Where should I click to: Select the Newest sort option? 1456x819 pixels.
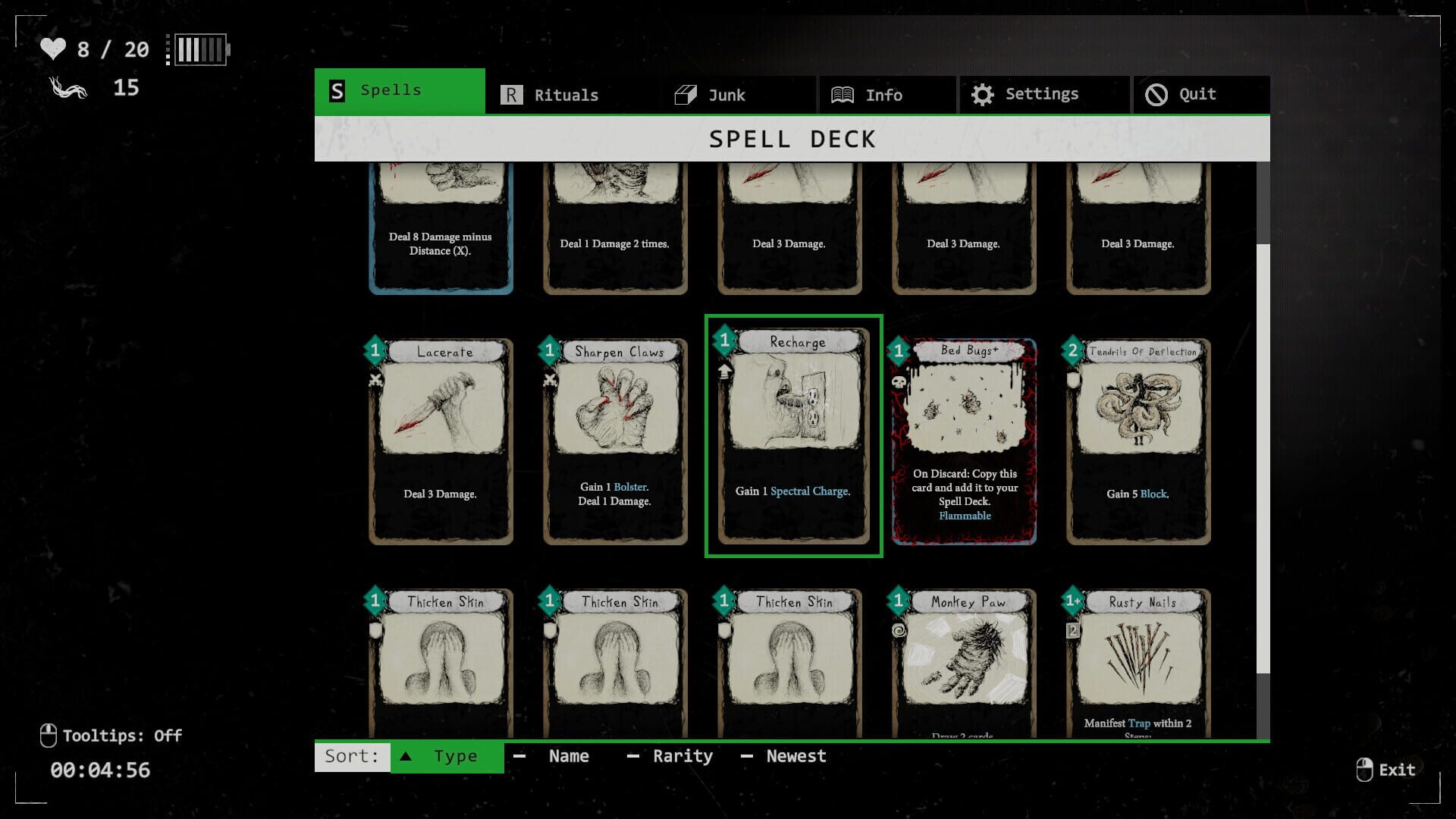coord(795,755)
